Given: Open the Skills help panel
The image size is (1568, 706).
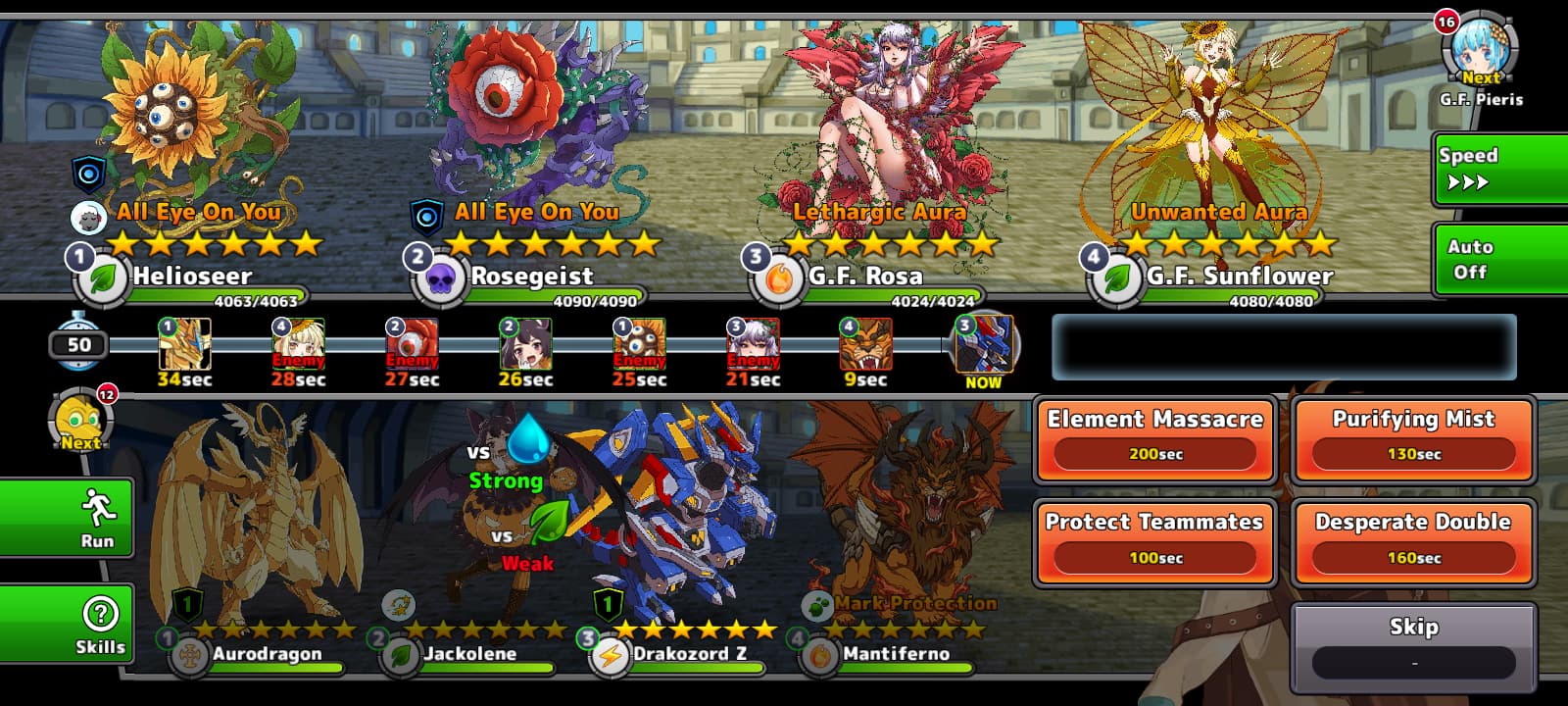Looking at the screenshot, I should [67, 624].
